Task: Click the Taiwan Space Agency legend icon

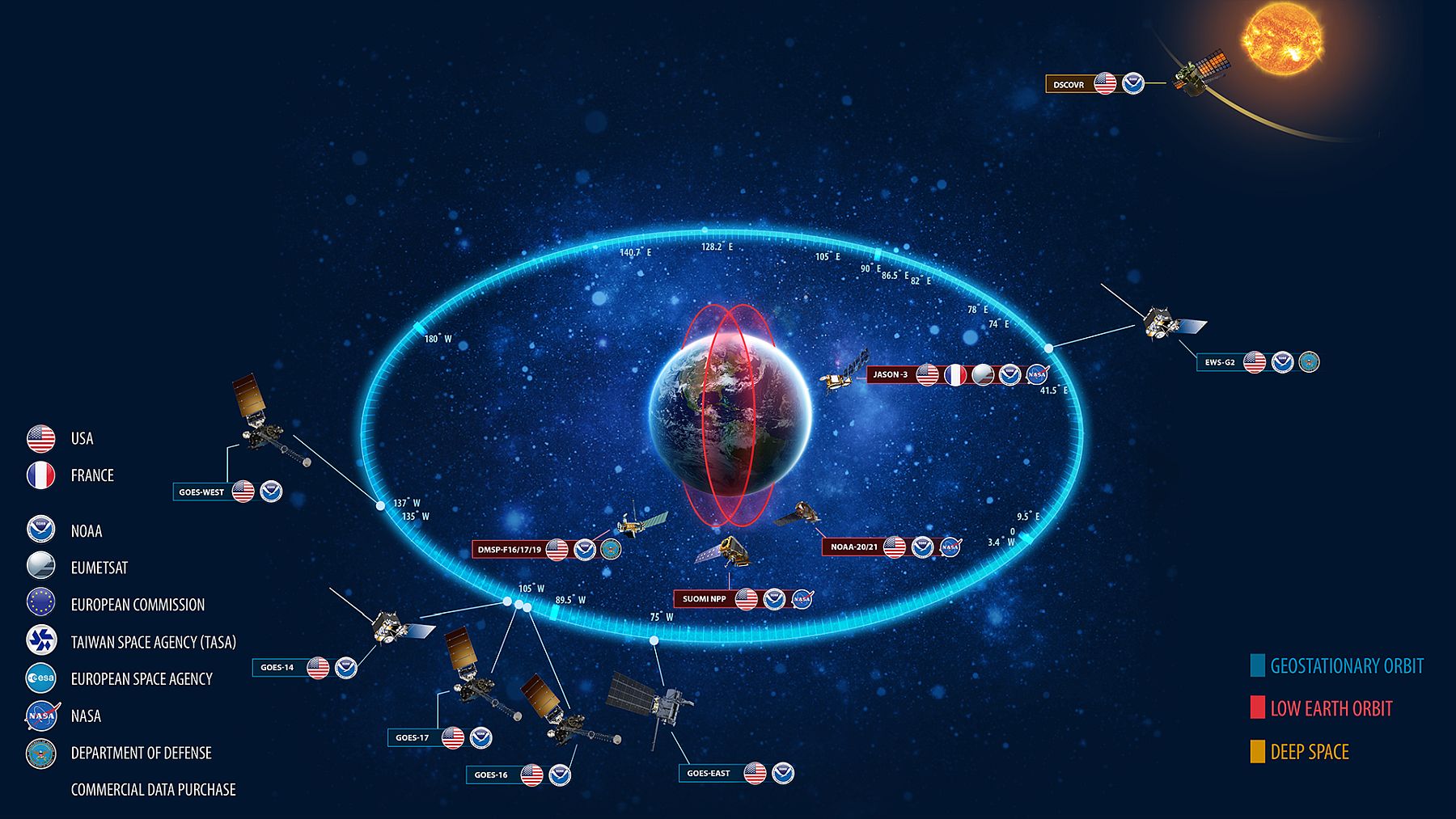Action: tap(40, 640)
